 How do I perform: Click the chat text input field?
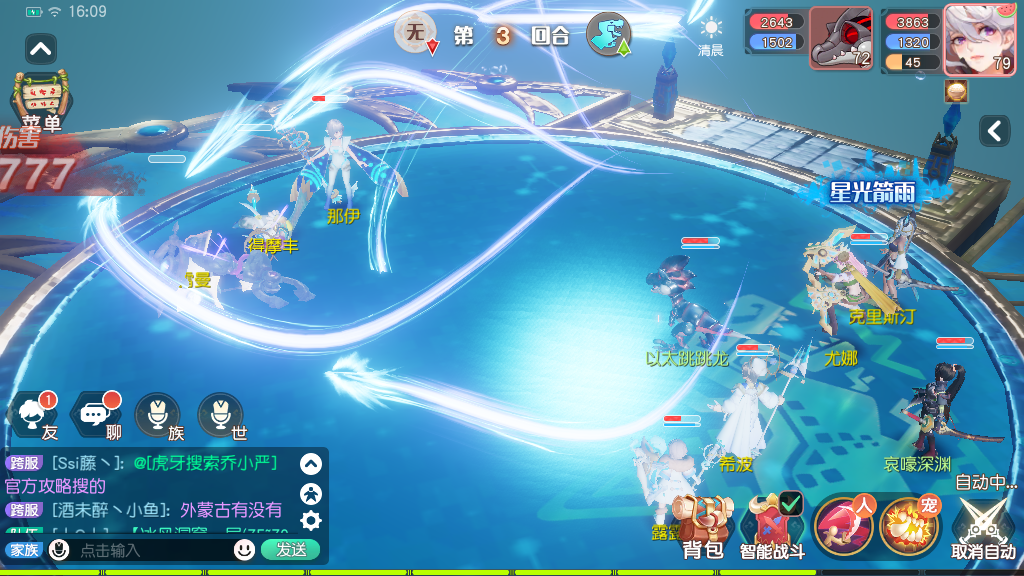point(150,550)
